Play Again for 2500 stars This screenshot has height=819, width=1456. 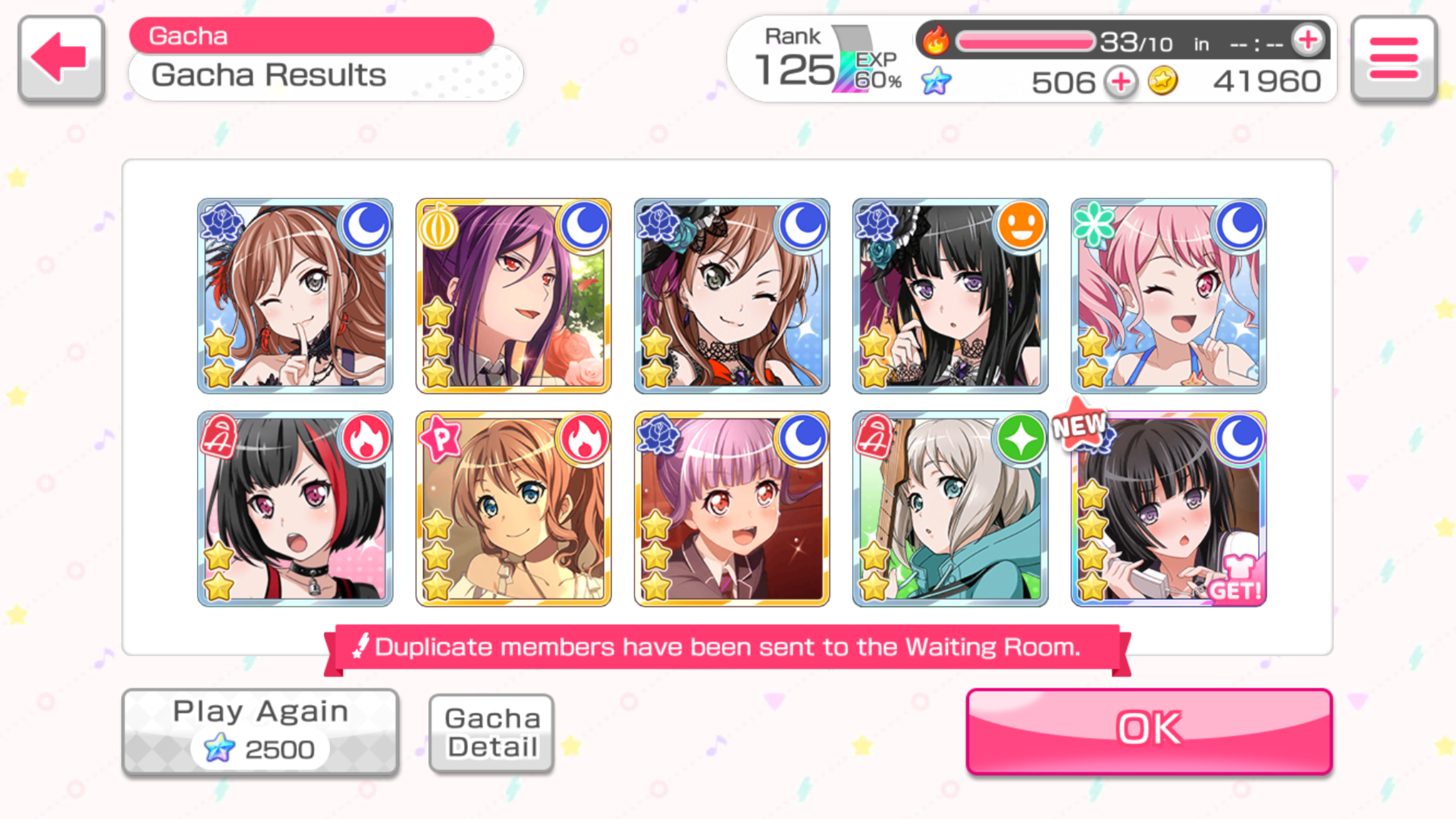pyautogui.click(x=260, y=731)
